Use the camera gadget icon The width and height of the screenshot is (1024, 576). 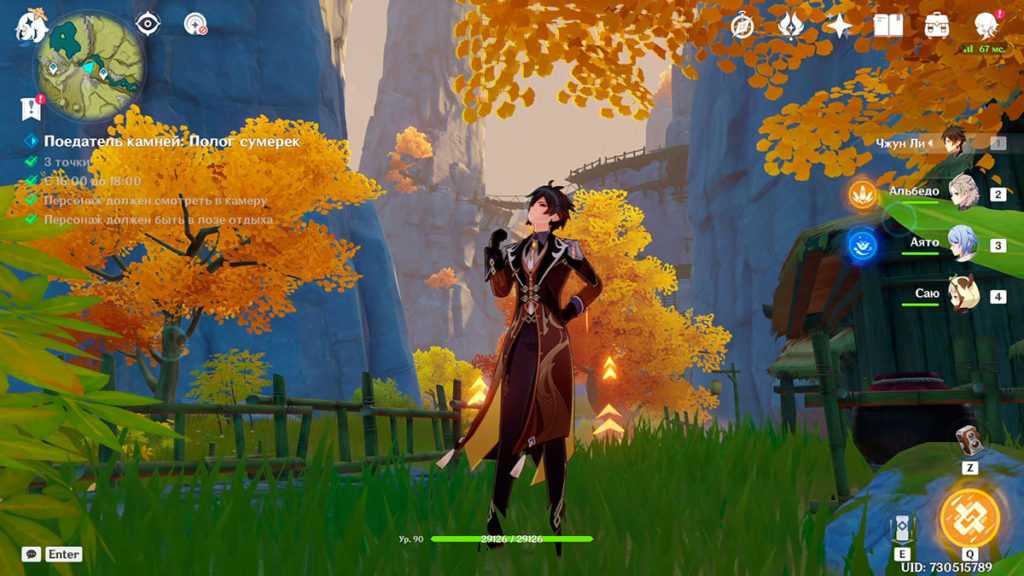(969, 440)
